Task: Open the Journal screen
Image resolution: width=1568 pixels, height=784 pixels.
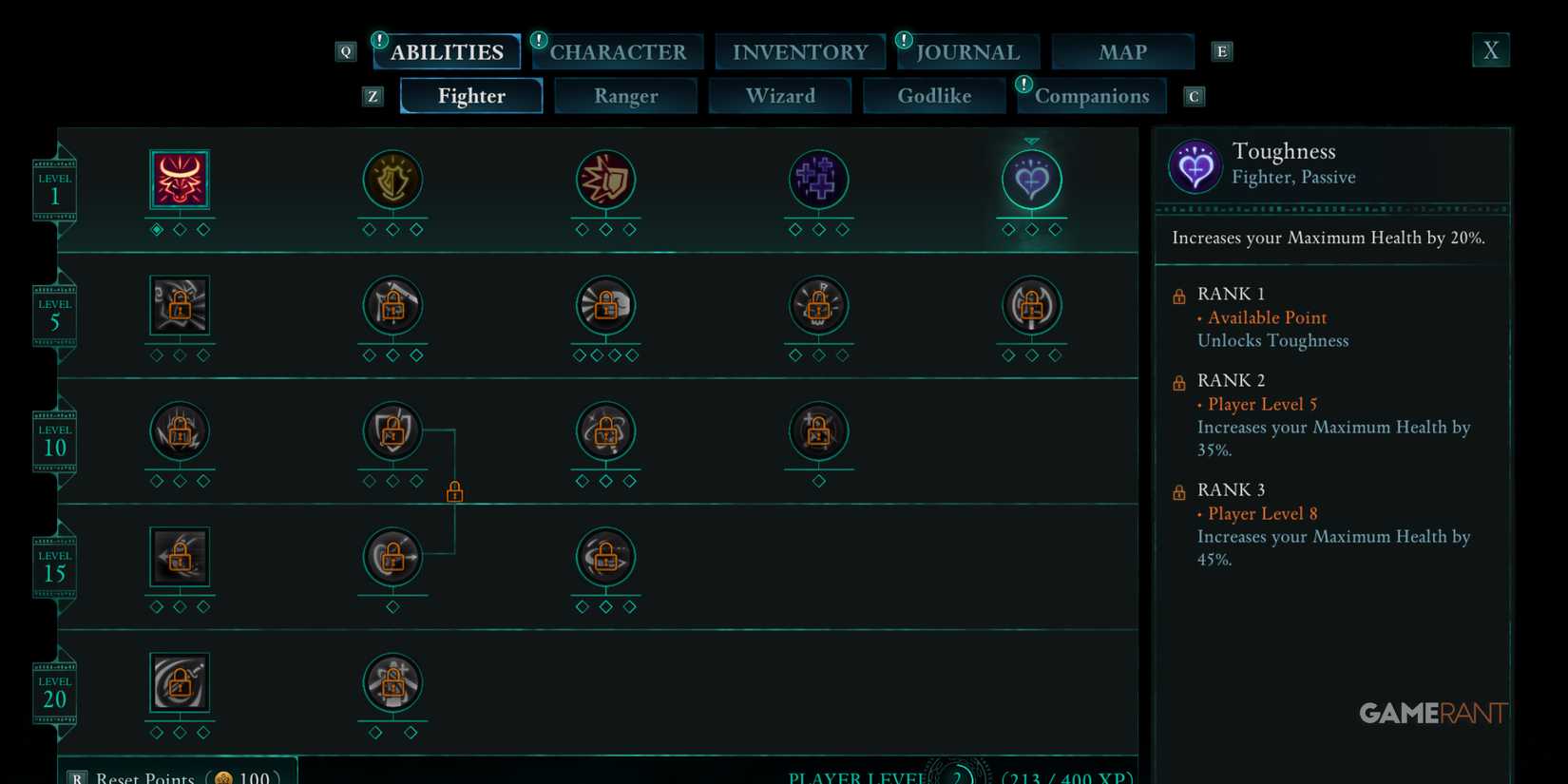Action: 968,52
